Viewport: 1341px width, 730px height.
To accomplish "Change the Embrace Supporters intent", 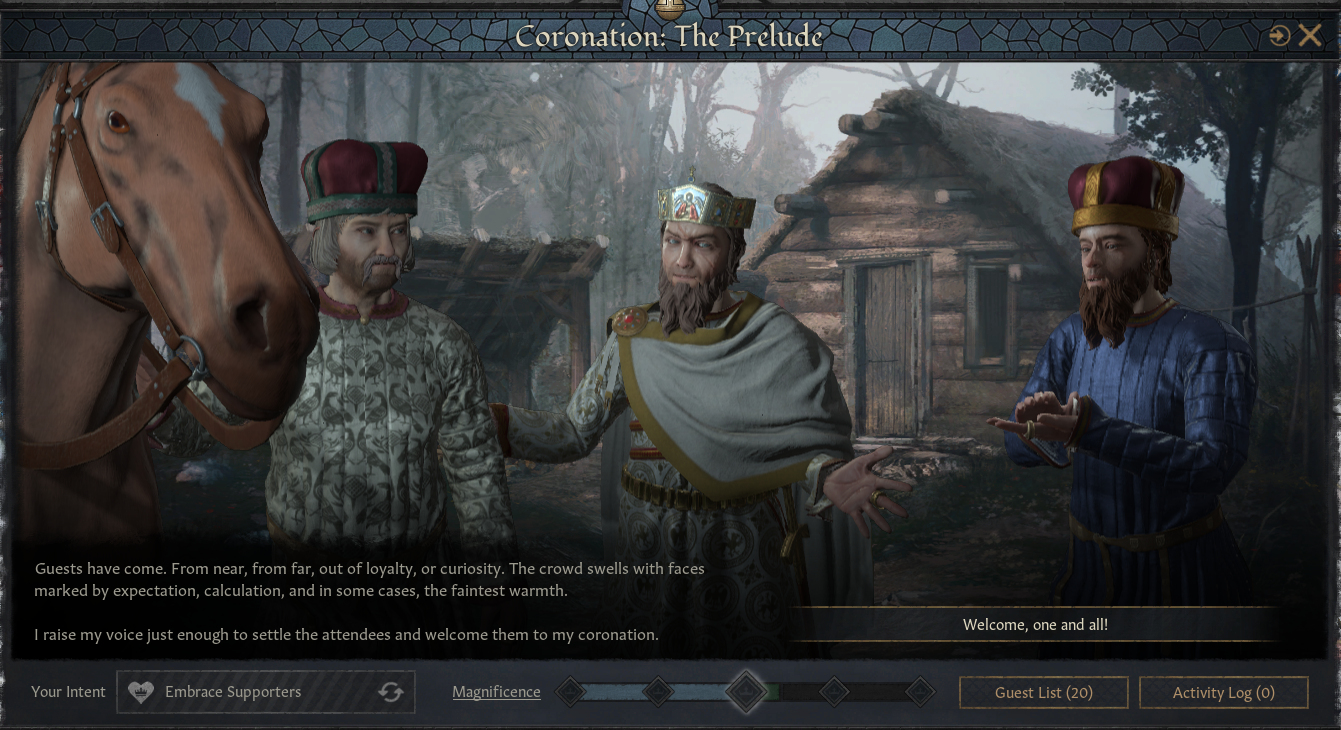I will (390, 692).
